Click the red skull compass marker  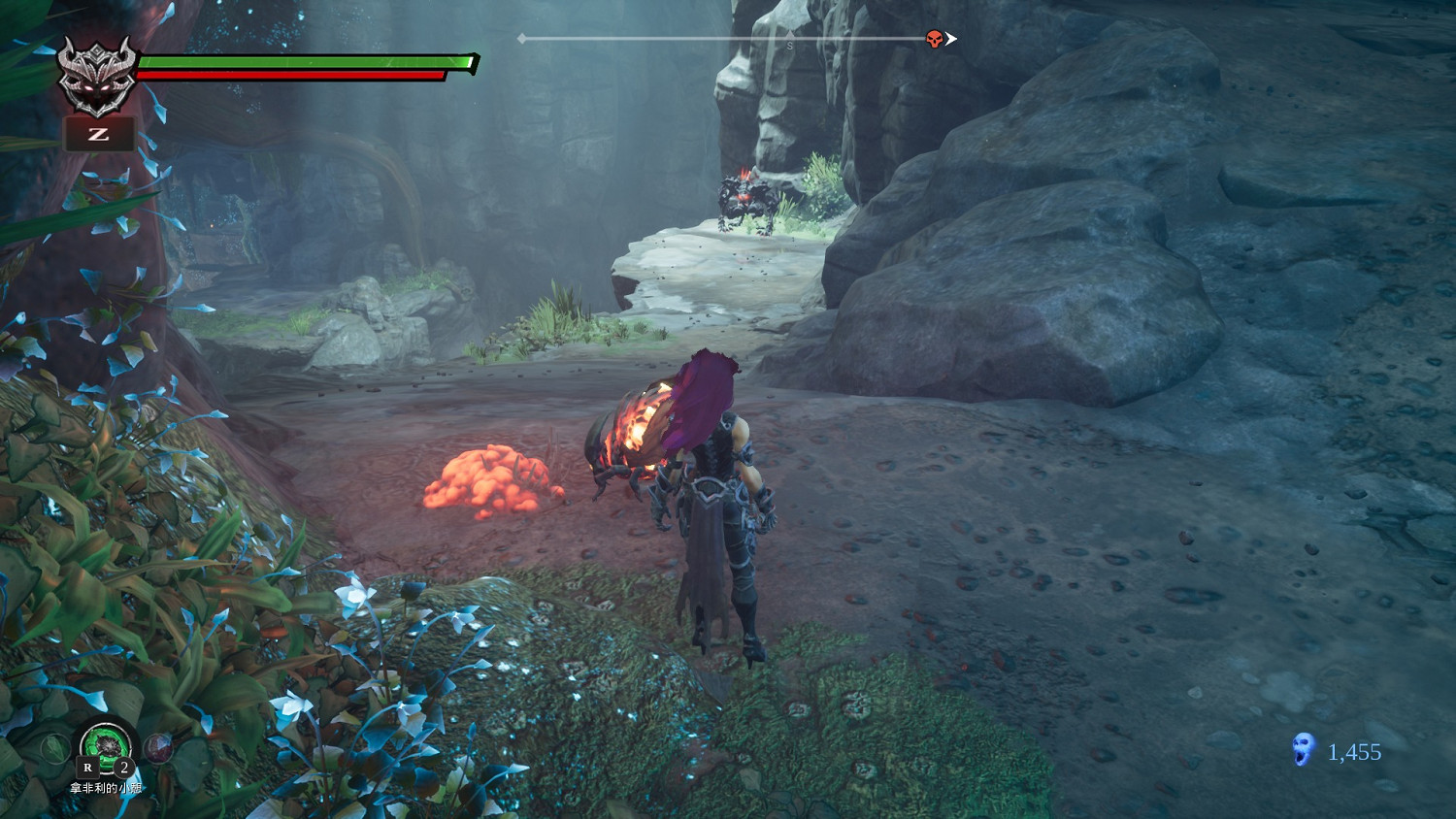(x=934, y=40)
